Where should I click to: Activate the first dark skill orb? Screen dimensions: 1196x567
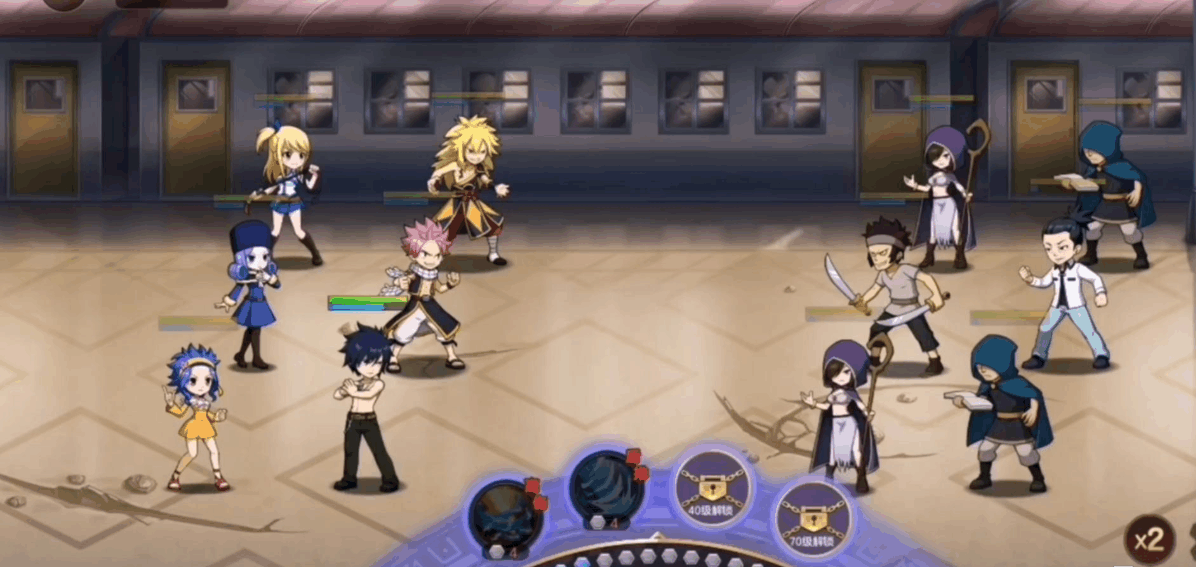click(x=505, y=514)
